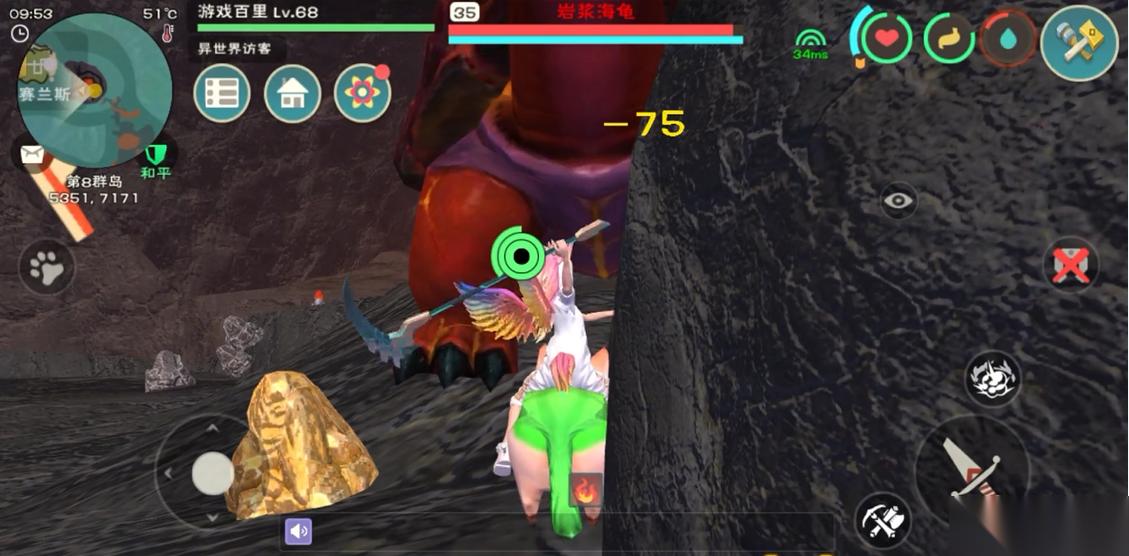Open the mail envelope icon
This screenshot has height=556, width=1129.
point(32,155)
